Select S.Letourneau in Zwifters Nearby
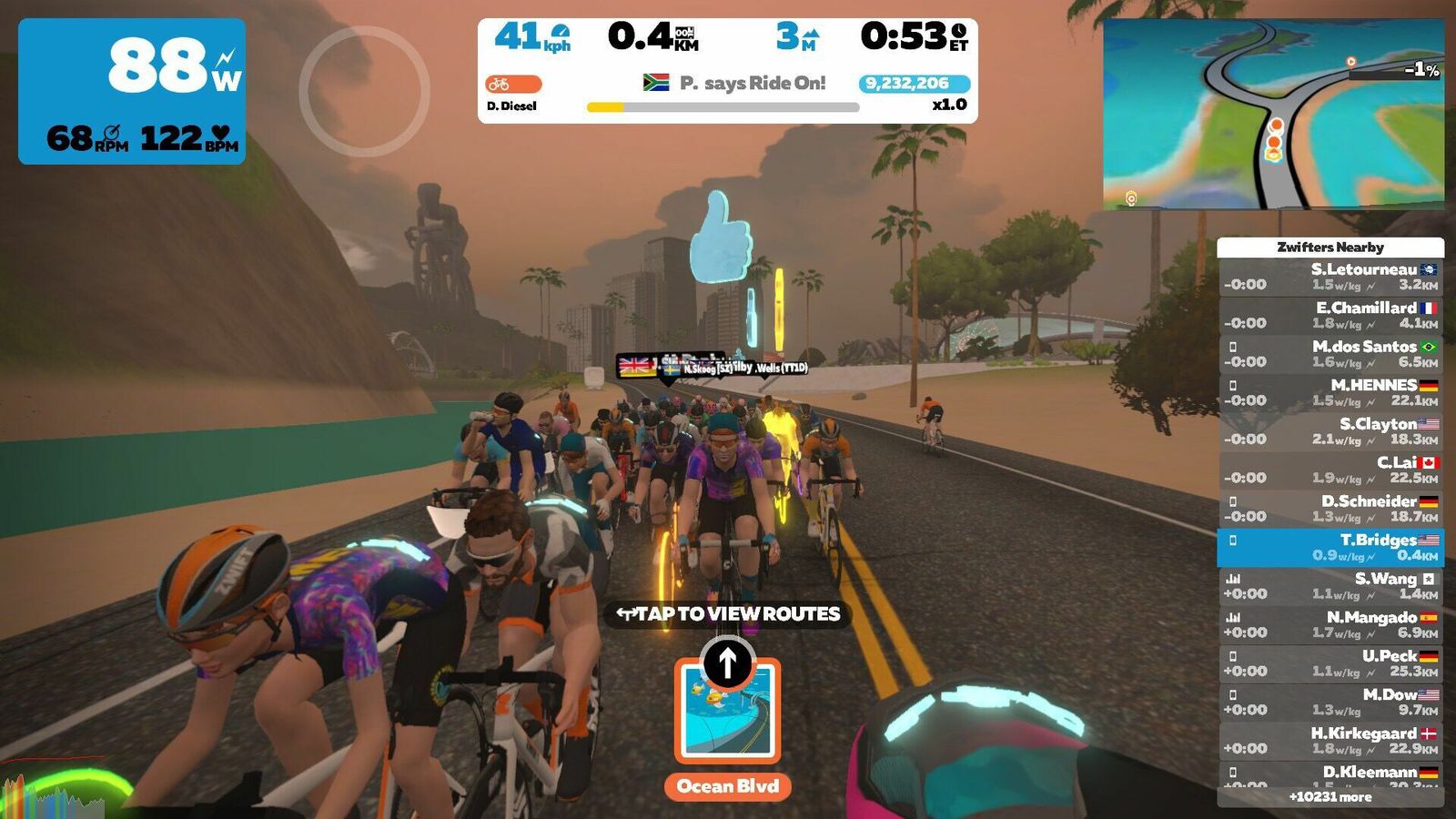This screenshot has width=1456, height=819. [x=1330, y=277]
